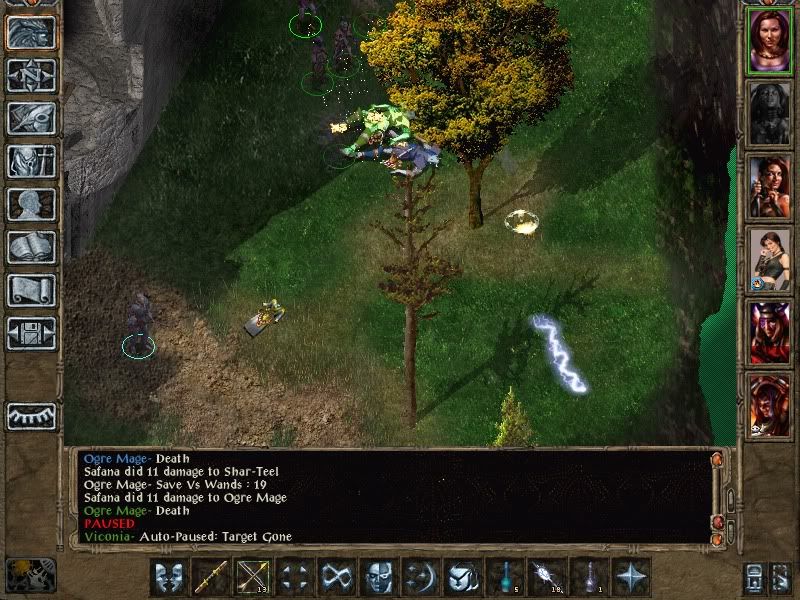This screenshot has width=800, height=600.
Task: Click the game clock to unpause
Action: [30, 575]
